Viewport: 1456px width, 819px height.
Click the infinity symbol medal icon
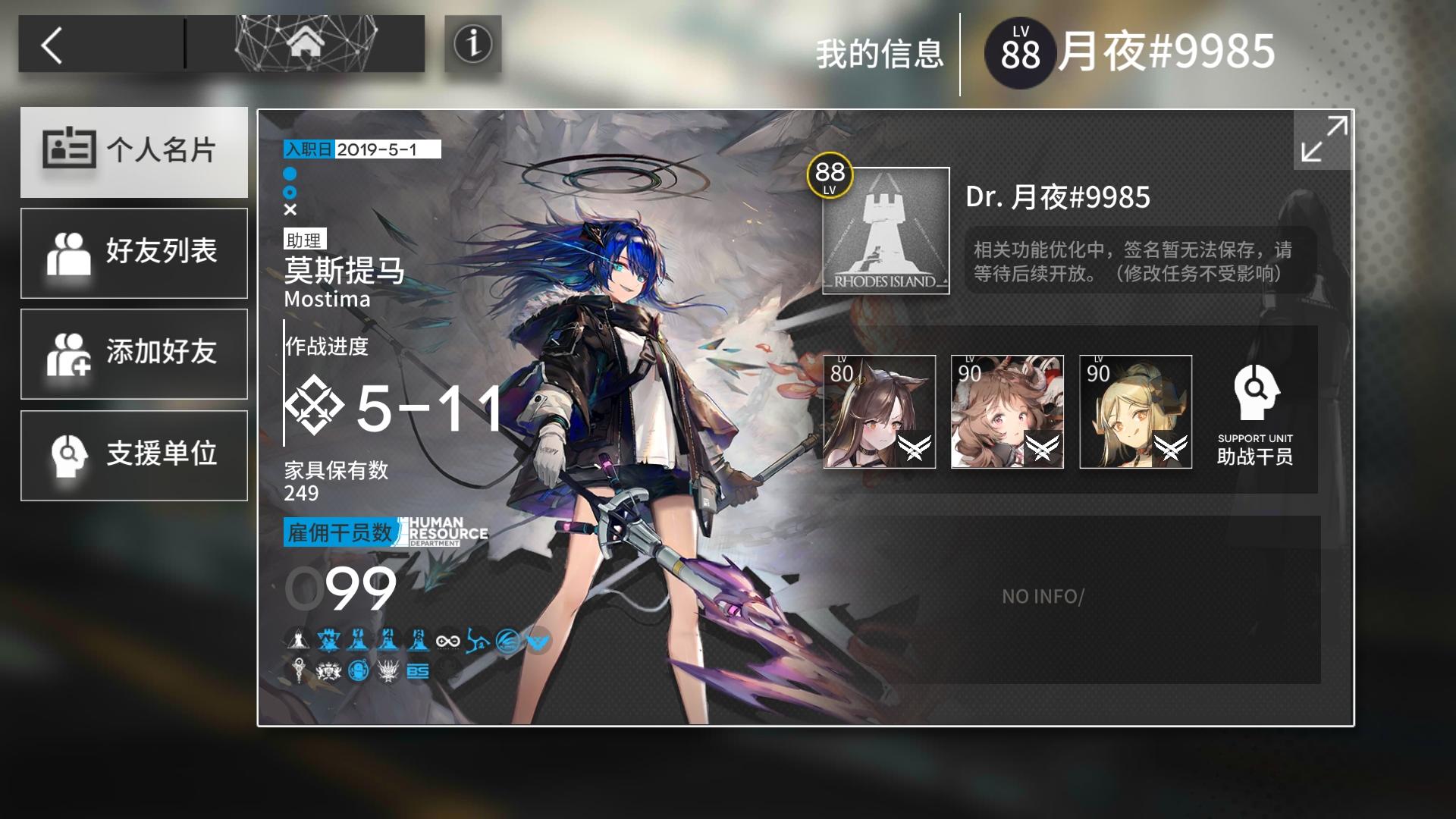point(447,641)
